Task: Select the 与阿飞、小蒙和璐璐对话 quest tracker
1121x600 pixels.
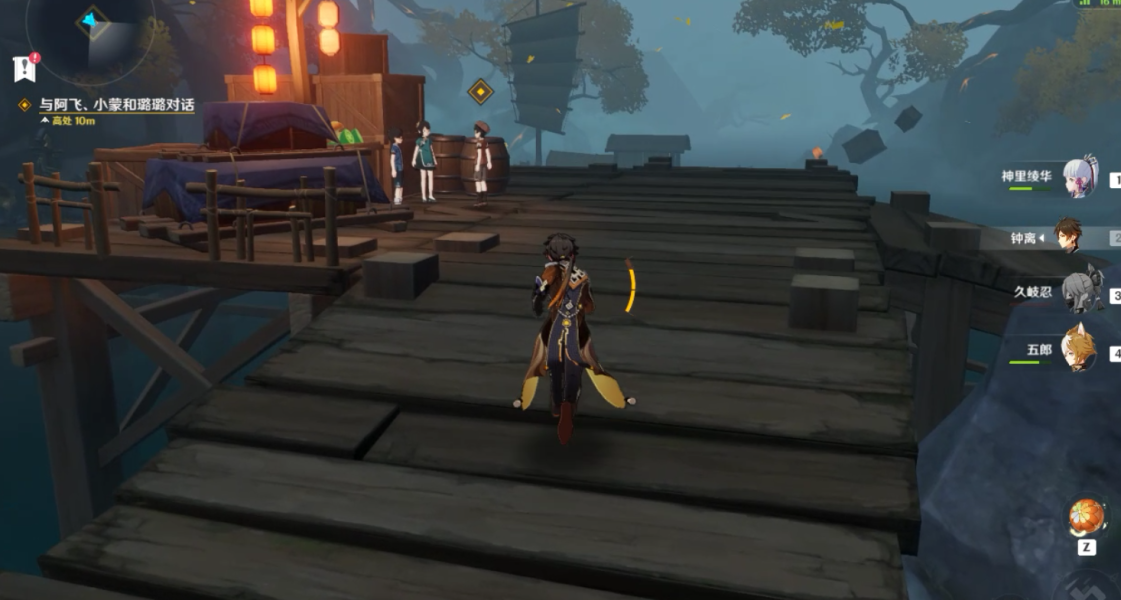Action: click(116, 104)
